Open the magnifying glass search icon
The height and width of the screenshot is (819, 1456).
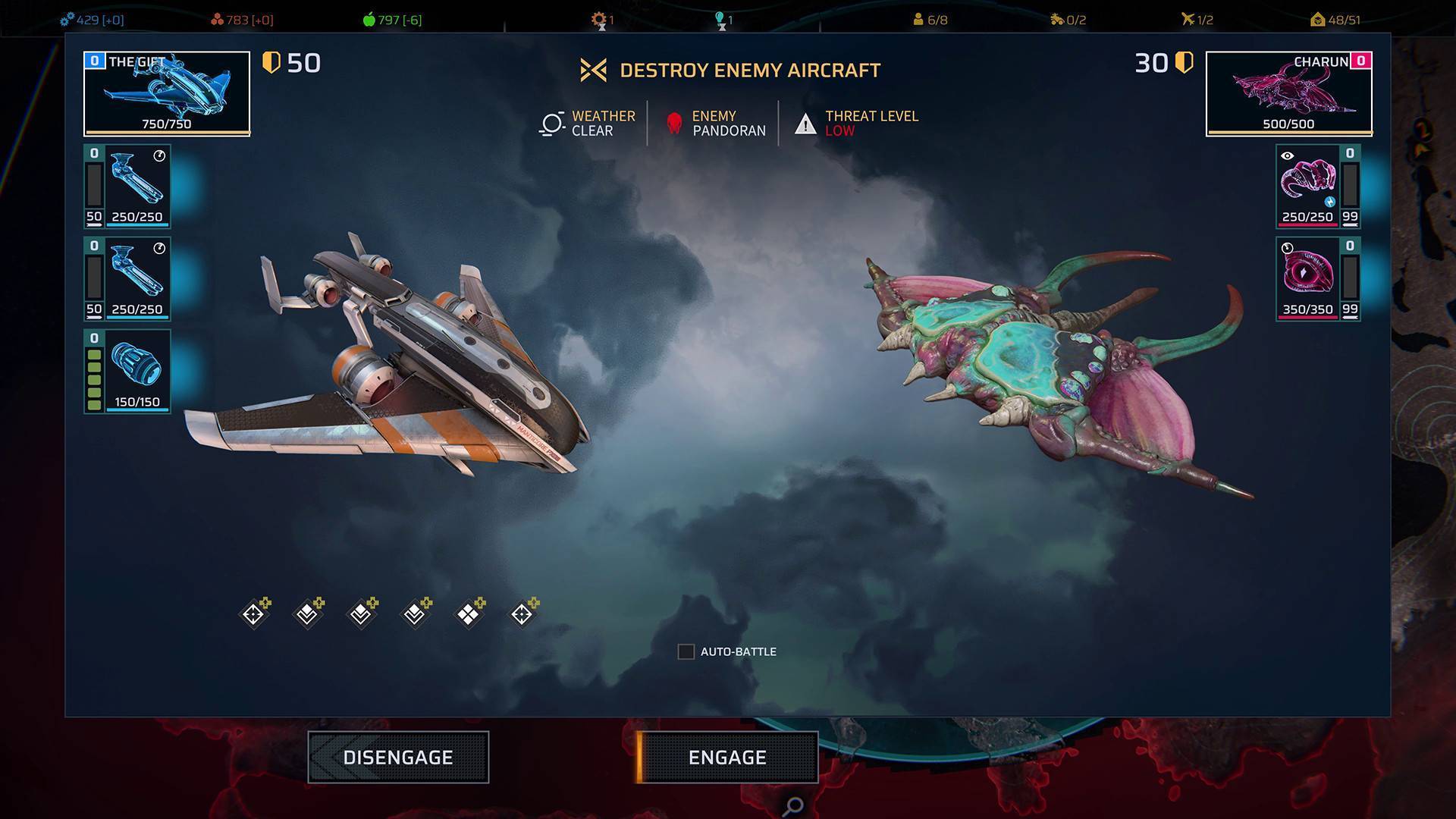click(792, 805)
